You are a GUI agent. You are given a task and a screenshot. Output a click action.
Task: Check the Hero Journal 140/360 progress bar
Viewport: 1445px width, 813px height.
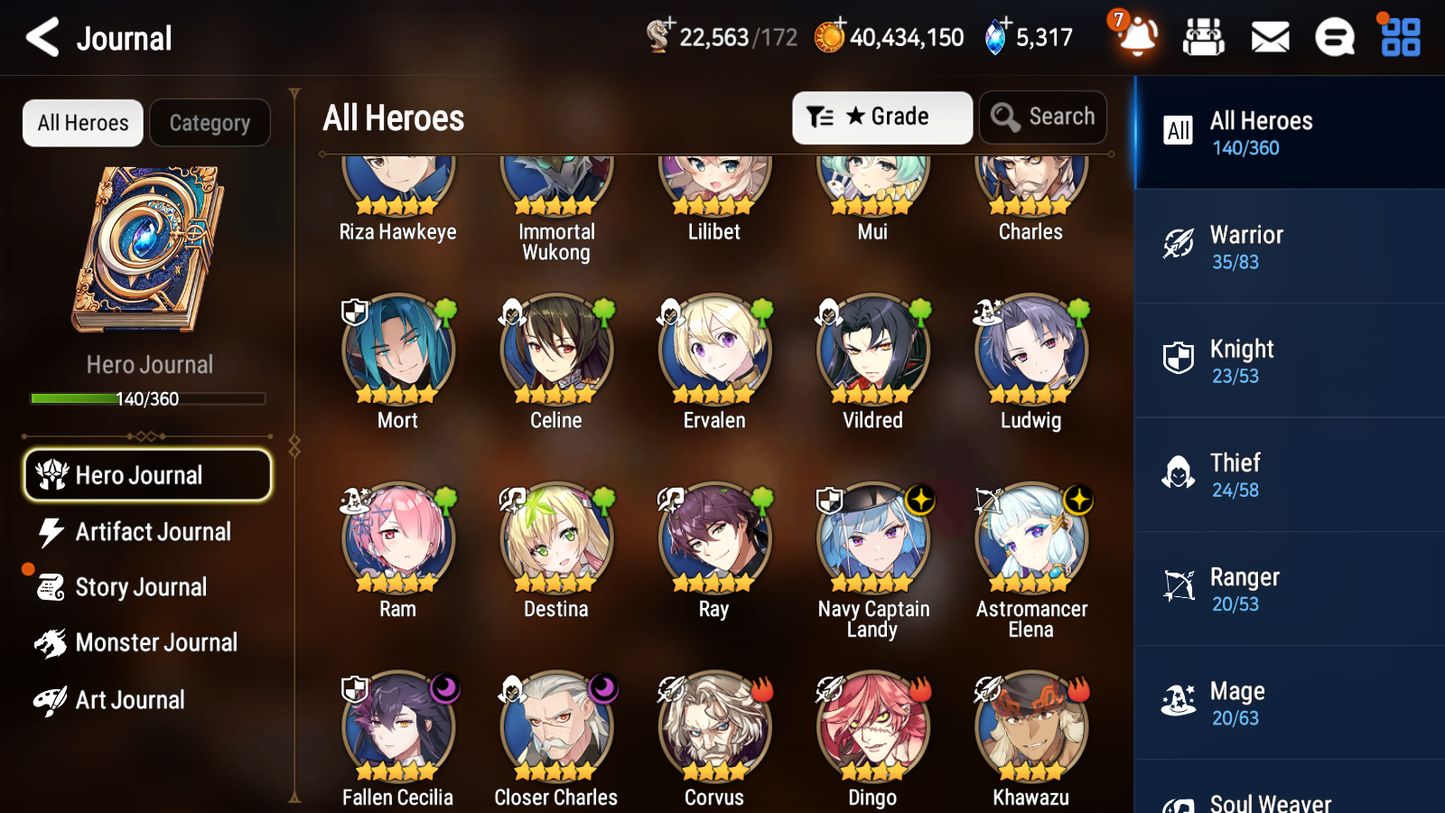pyautogui.click(x=149, y=398)
